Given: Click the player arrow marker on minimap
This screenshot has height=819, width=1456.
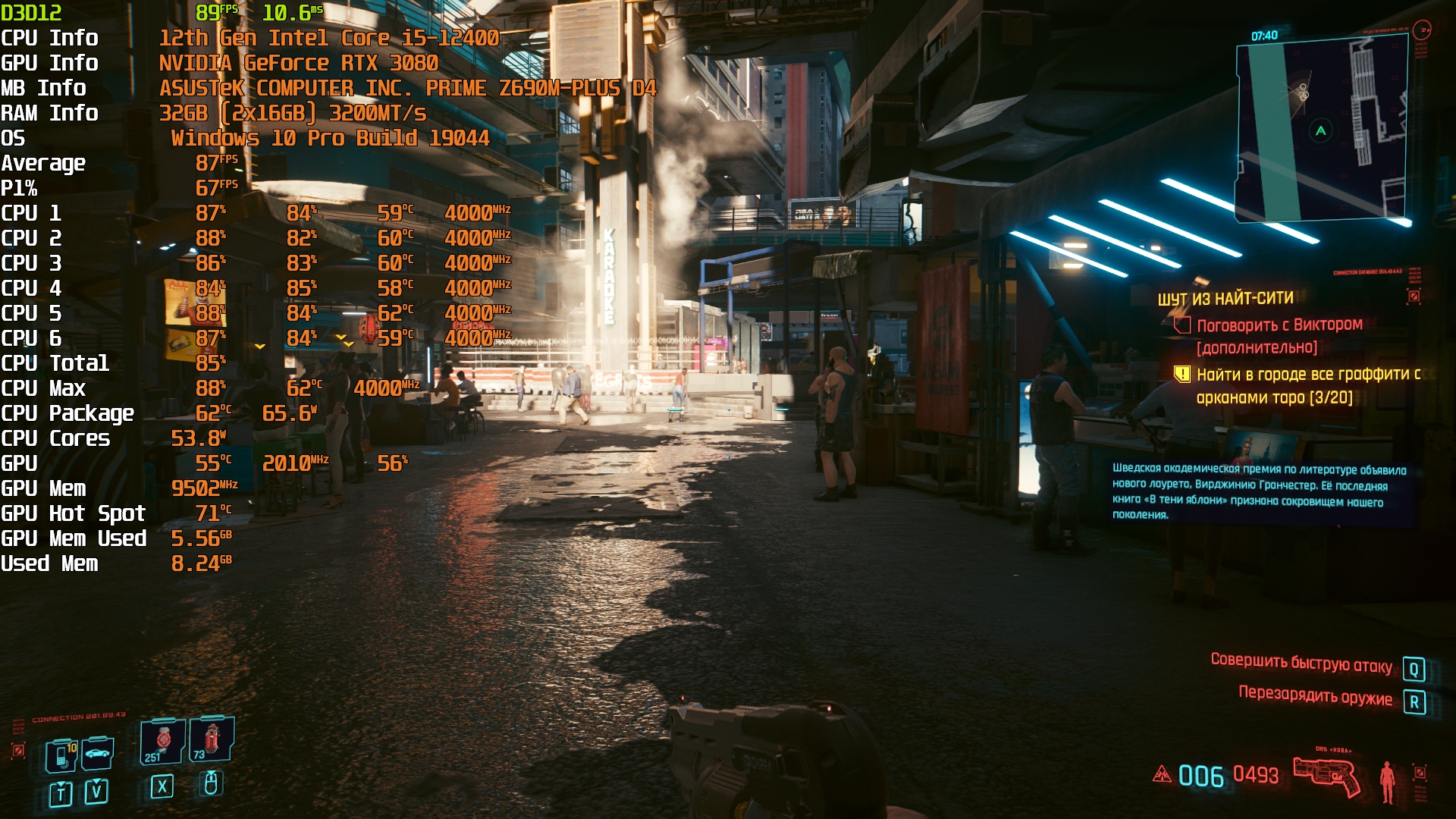Looking at the screenshot, I should tap(1321, 130).
